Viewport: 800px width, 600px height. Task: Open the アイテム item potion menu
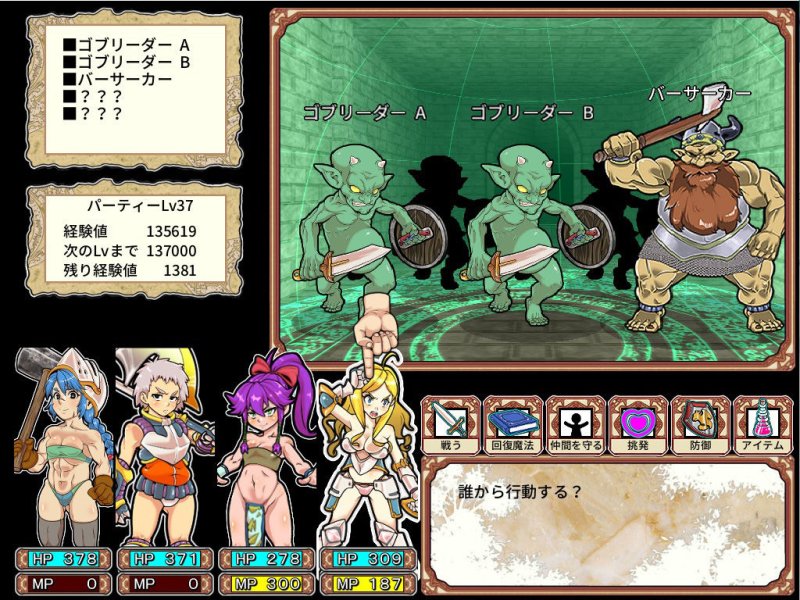(762, 424)
